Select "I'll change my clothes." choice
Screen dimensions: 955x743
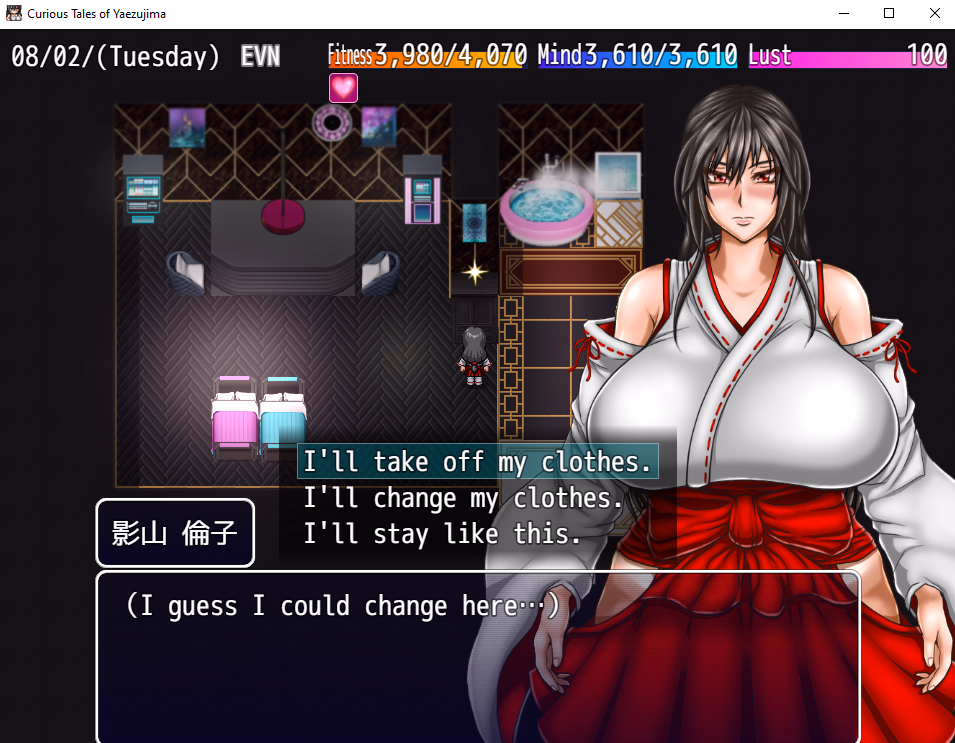(463, 498)
